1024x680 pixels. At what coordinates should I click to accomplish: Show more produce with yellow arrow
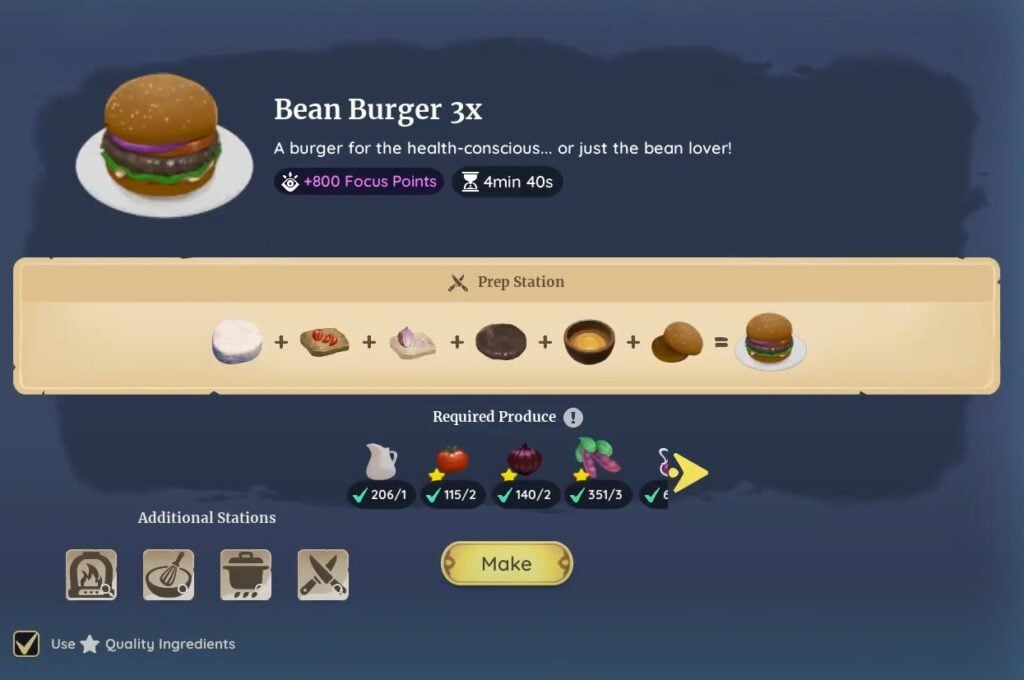click(x=688, y=473)
